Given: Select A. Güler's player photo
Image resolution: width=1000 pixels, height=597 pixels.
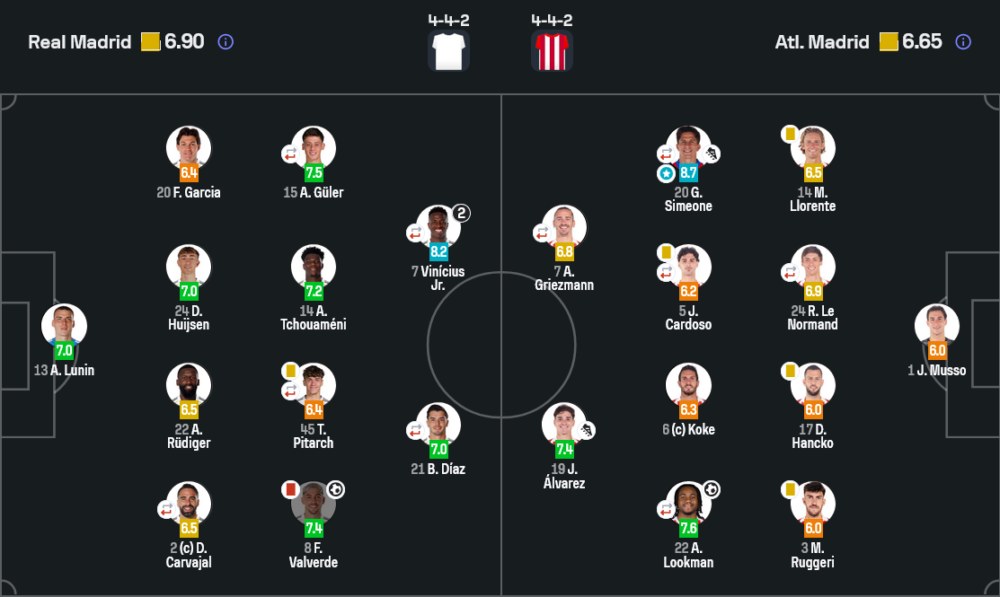Looking at the screenshot, I should (314, 149).
